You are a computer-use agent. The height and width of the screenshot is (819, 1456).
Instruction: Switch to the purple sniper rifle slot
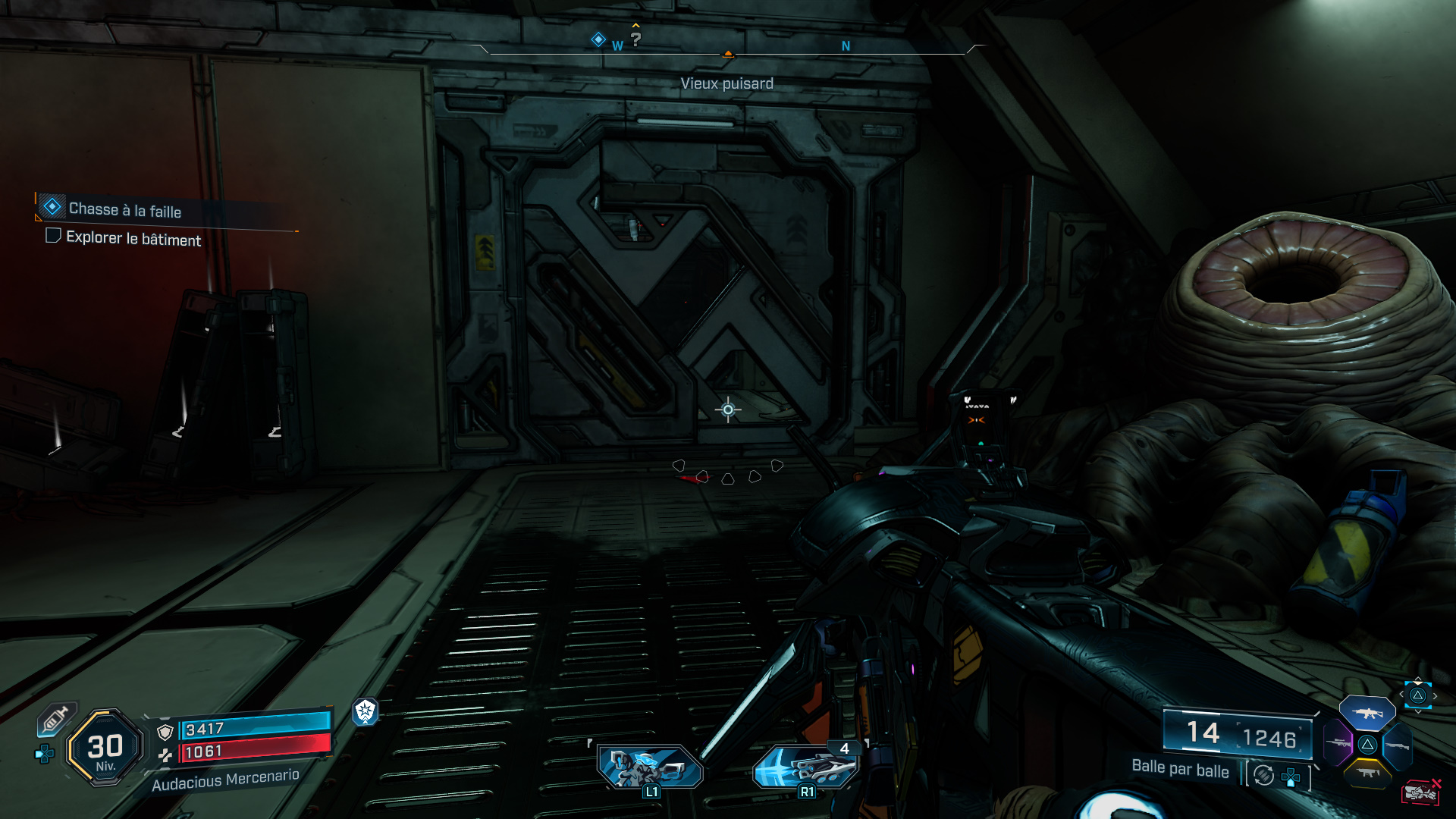click(x=1338, y=742)
